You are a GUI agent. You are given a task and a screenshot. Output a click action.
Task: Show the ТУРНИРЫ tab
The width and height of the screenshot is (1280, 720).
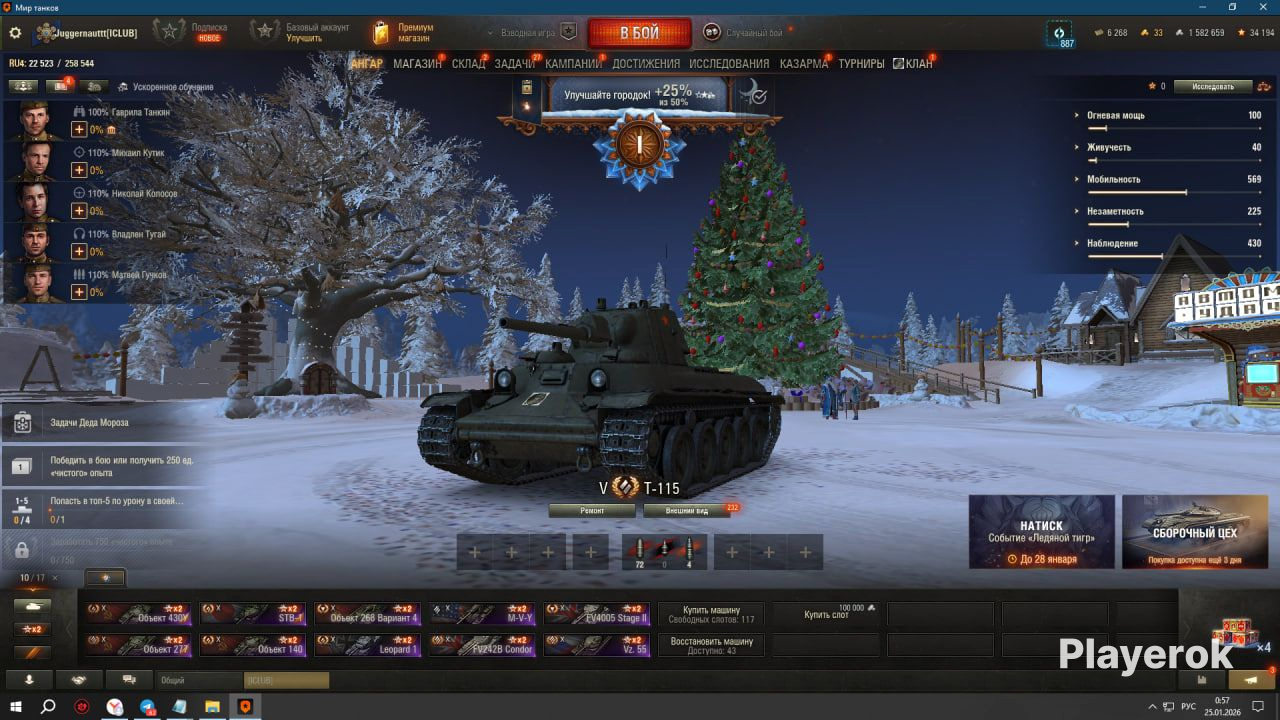tap(861, 64)
